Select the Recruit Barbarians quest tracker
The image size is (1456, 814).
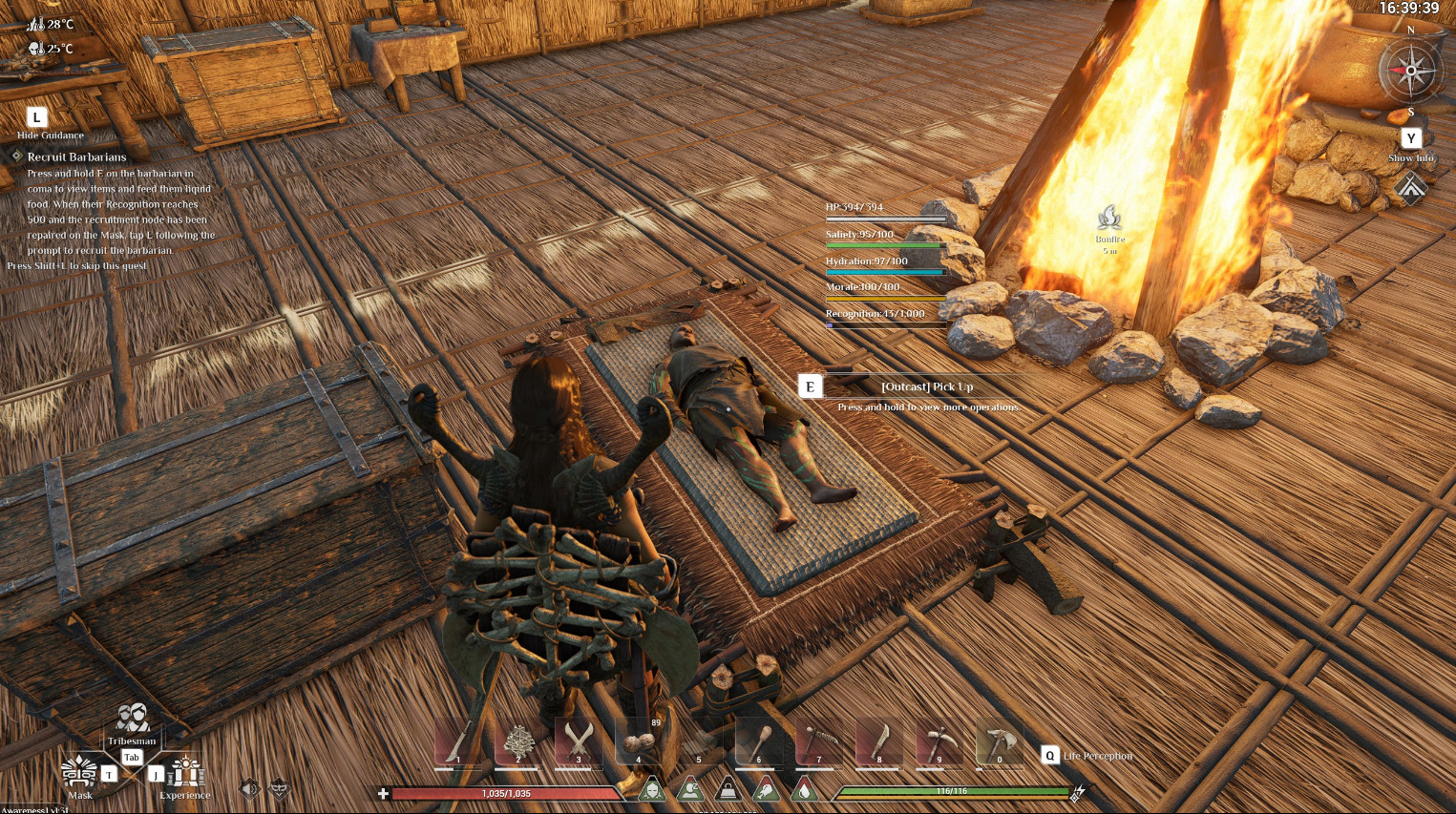click(x=76, y=157)
